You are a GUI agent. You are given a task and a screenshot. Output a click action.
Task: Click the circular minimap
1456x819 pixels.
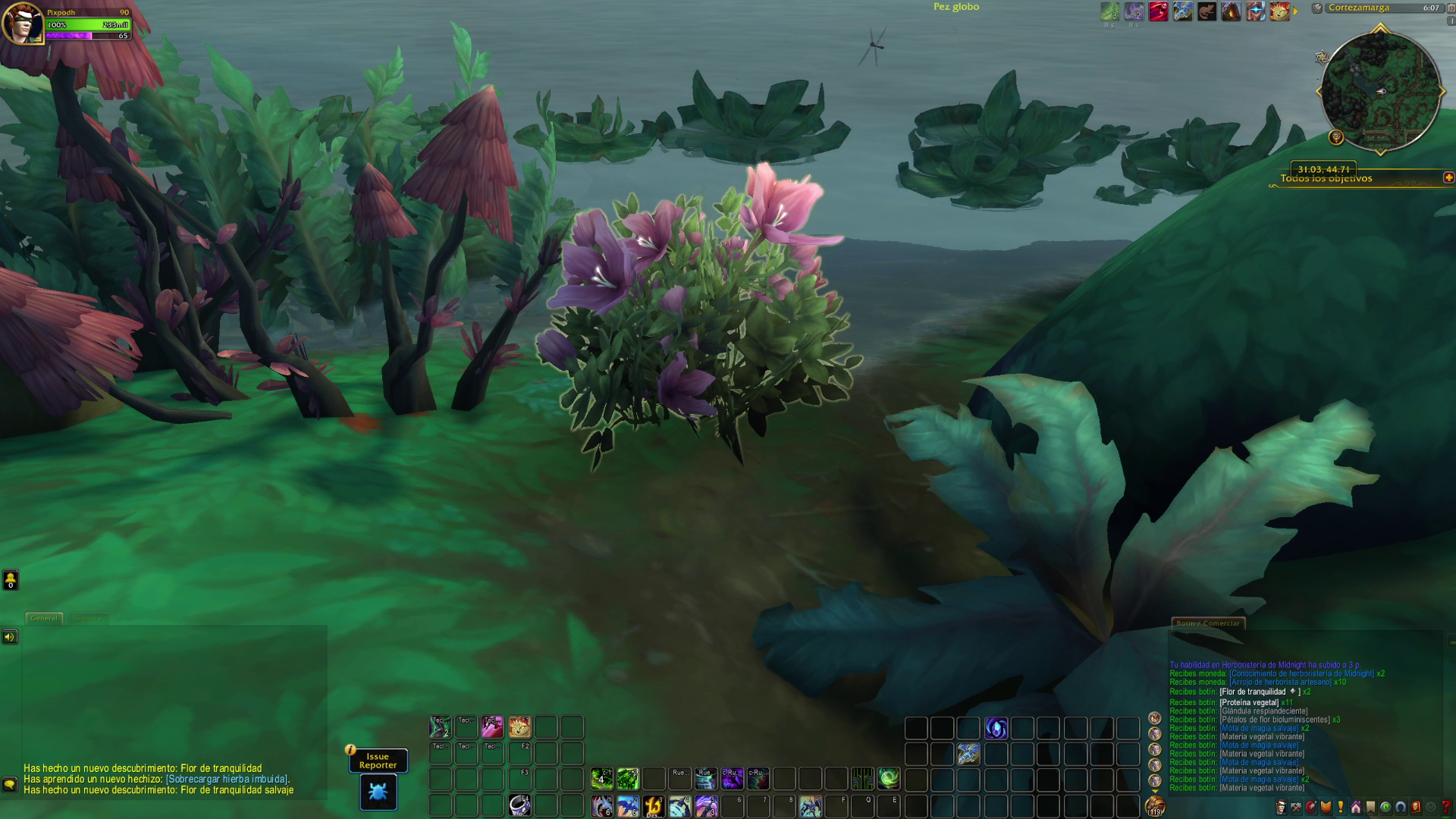coord(1380,91)
